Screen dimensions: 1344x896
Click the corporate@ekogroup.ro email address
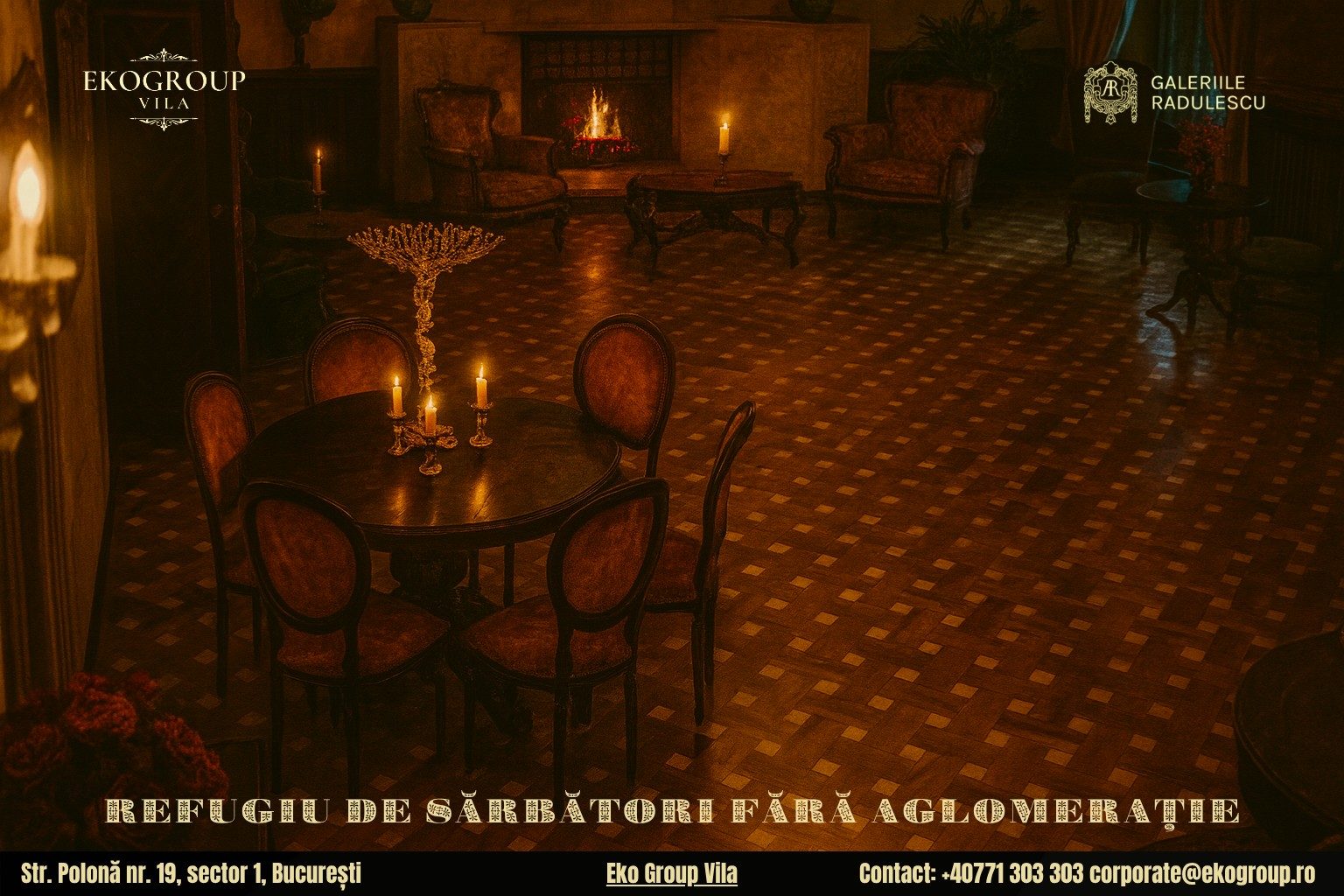(1202, 873)
